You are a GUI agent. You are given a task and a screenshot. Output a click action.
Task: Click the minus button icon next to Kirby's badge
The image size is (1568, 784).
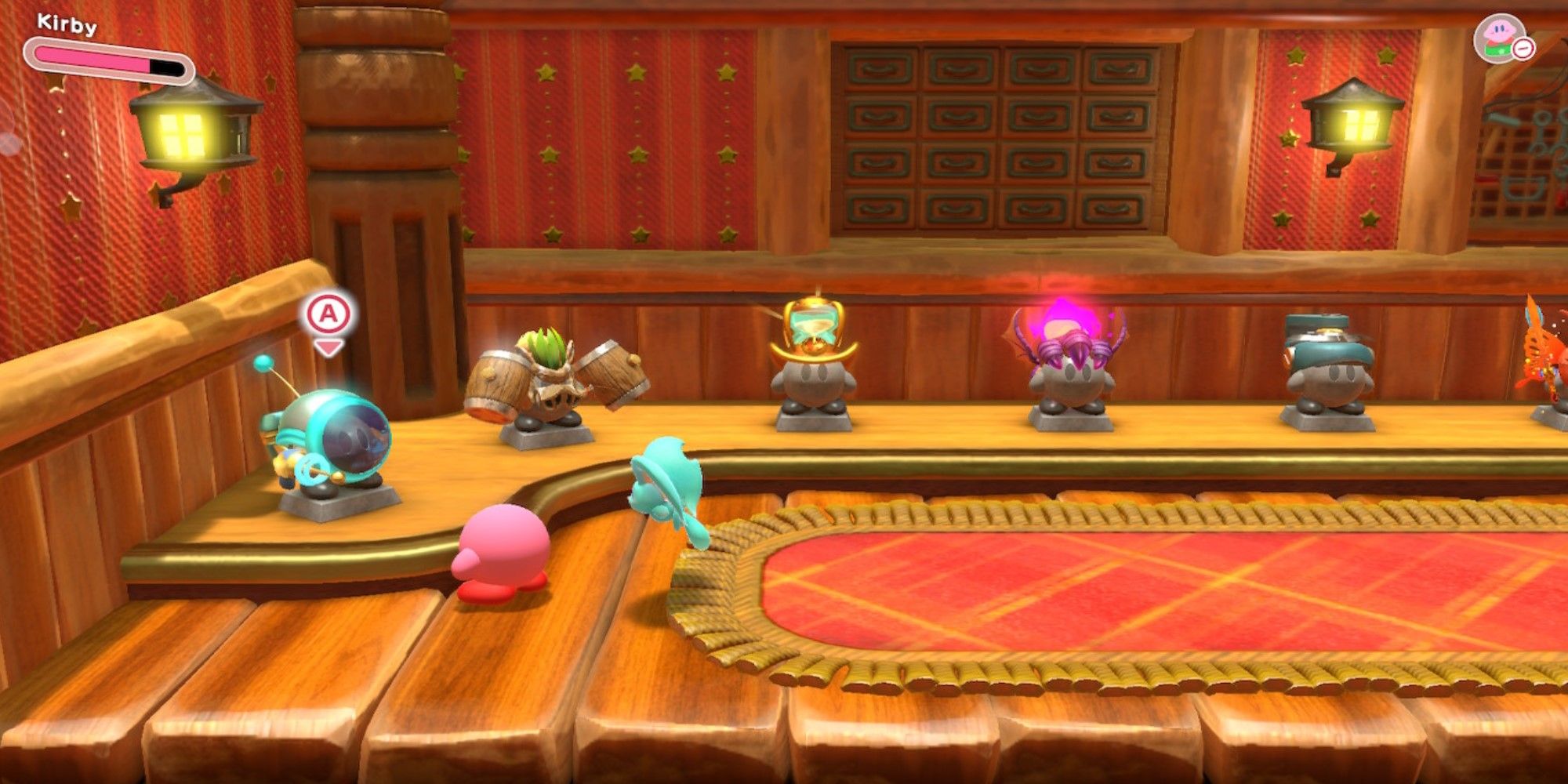[1523, 49]
